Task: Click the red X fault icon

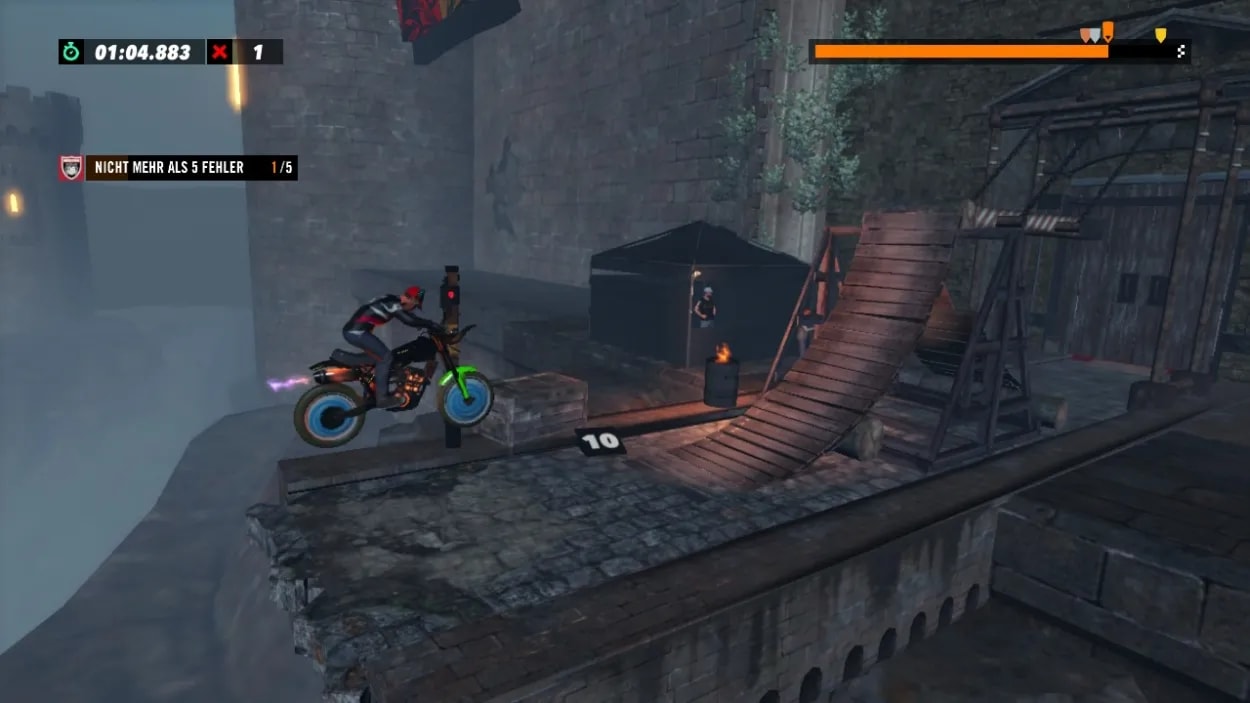Action: coord(219,52)
